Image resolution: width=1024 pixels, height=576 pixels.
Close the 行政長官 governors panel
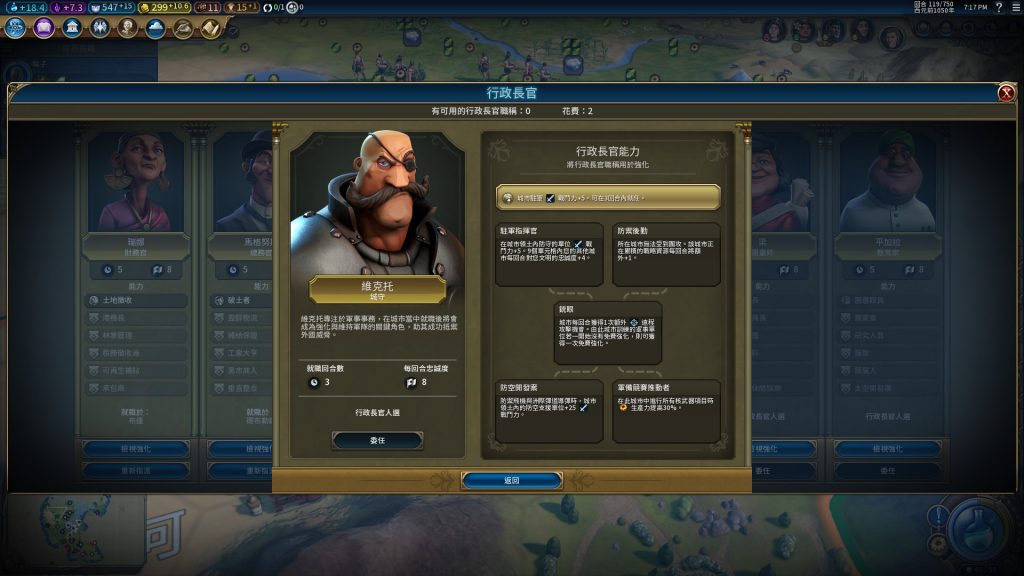(x=1006, y=93)
